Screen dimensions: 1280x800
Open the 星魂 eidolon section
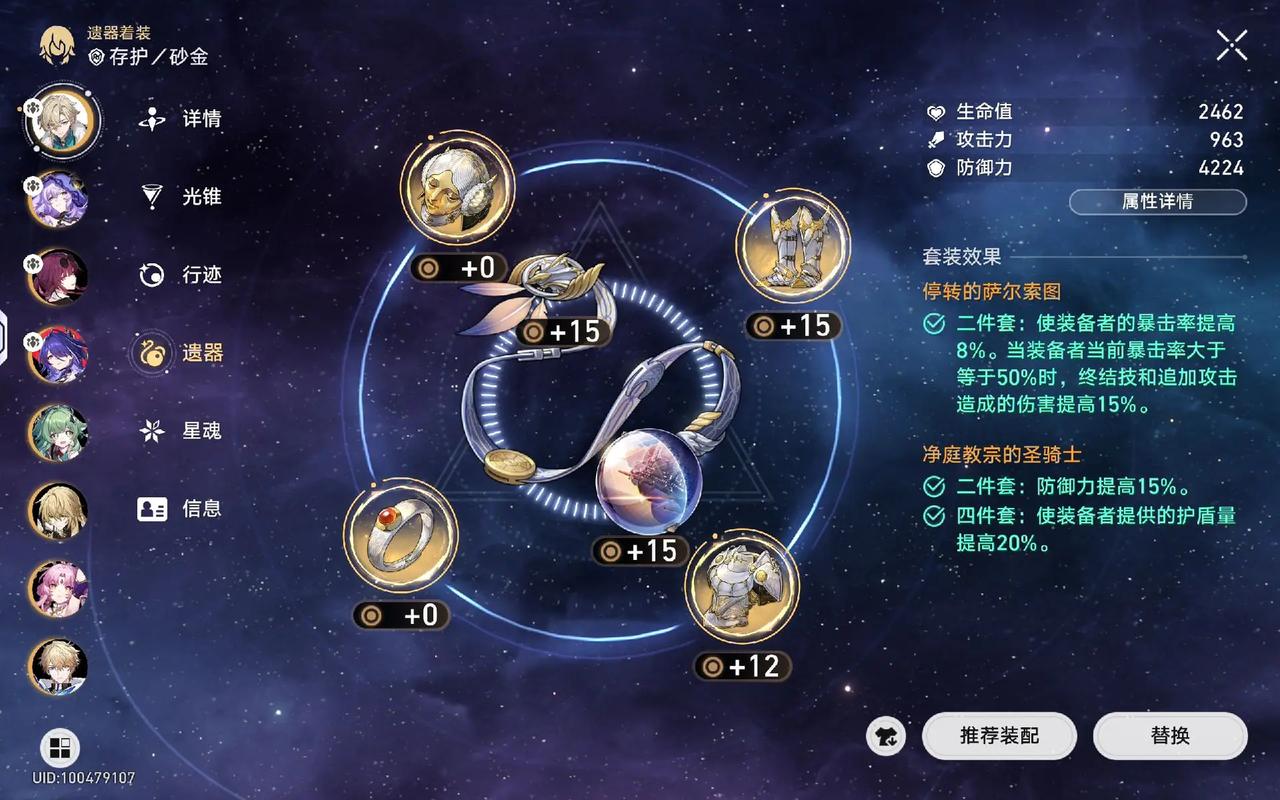150,431
